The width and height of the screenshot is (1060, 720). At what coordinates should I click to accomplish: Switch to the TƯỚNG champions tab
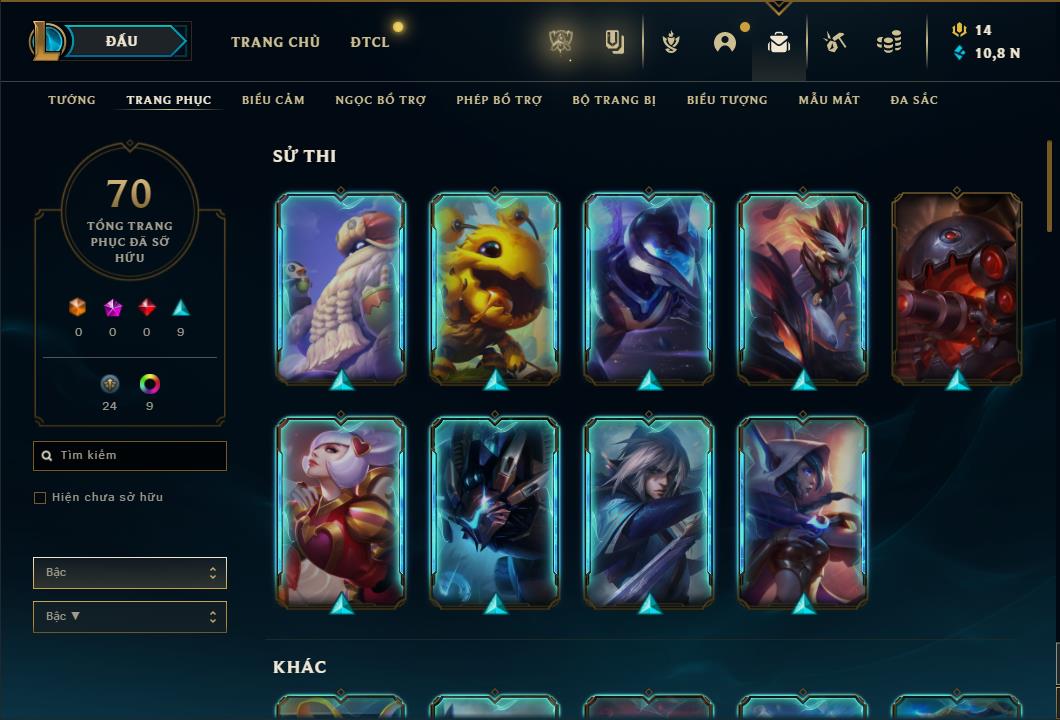click(72, 100)
